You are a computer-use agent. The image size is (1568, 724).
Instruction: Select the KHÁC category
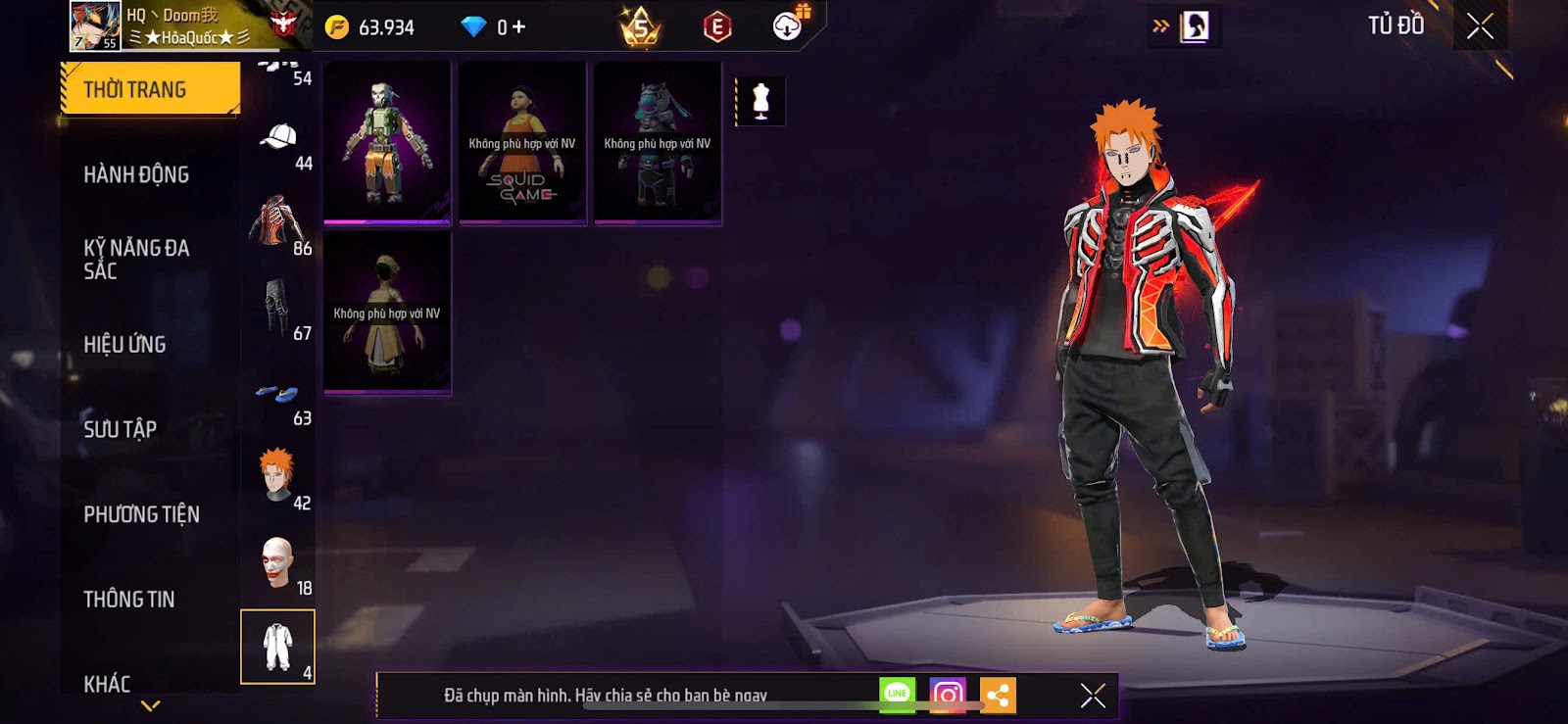pyautogui.click(x=107, y=683)
